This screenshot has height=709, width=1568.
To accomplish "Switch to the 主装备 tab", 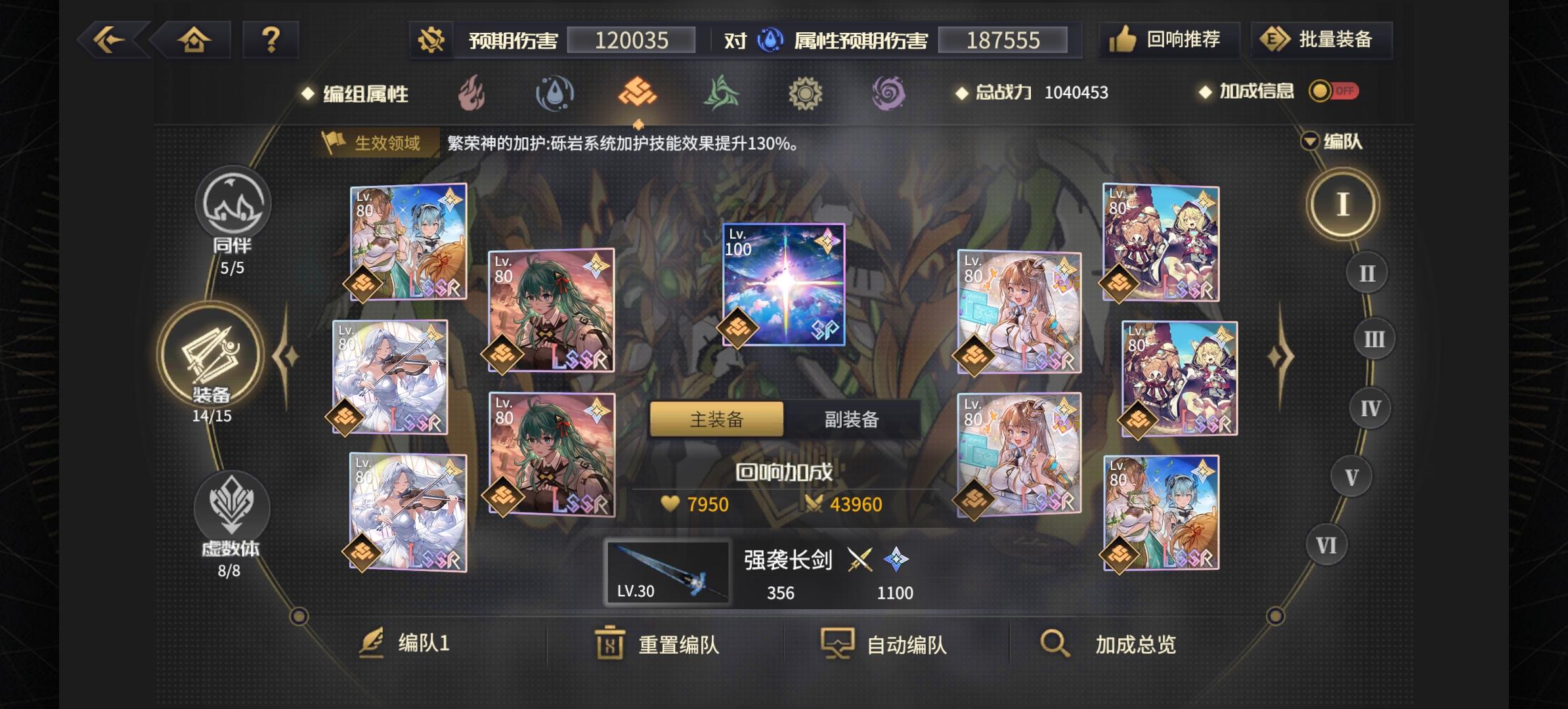I will [715, 420].
